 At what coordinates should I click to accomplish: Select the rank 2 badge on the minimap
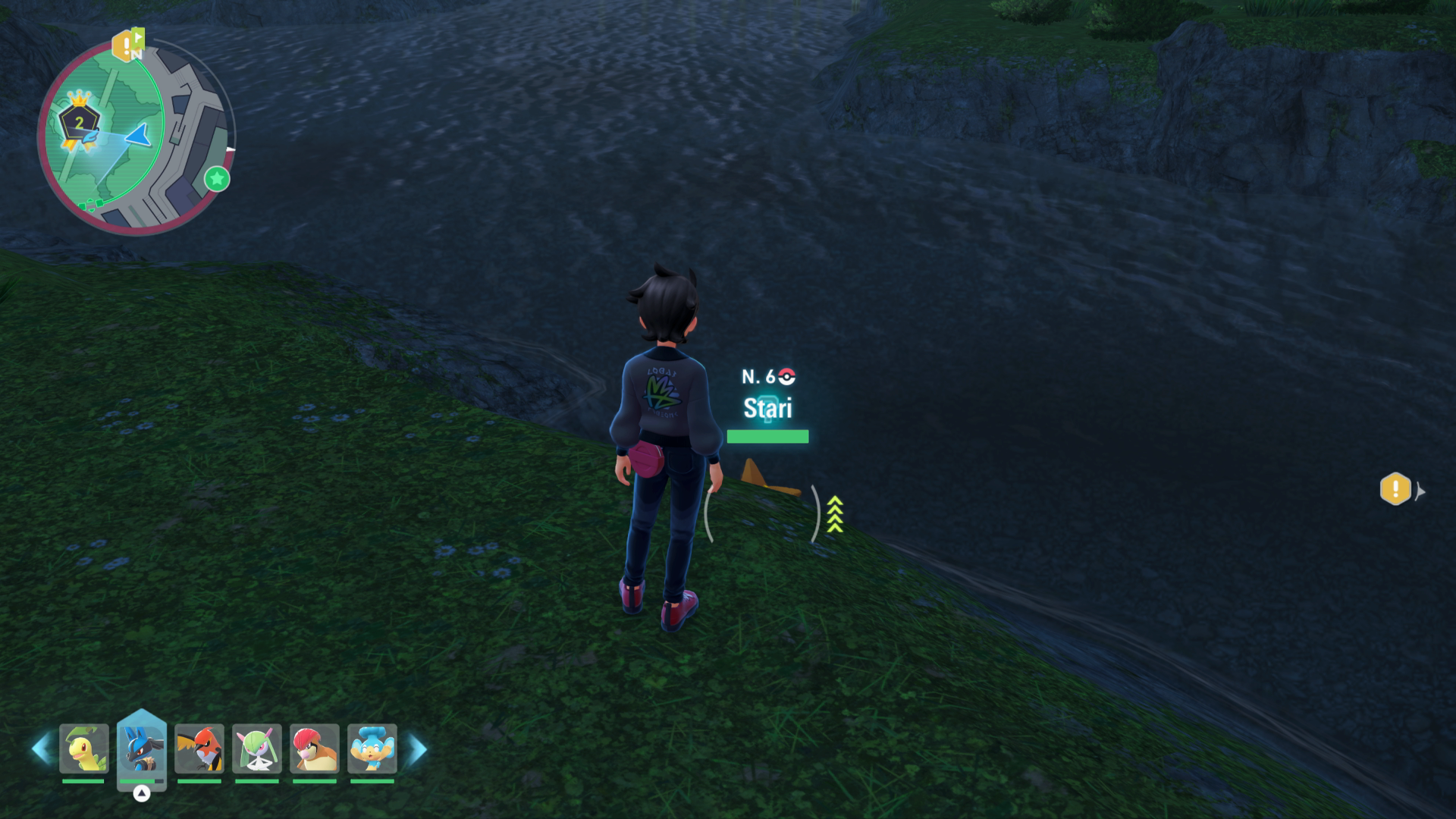coord(79,123)
